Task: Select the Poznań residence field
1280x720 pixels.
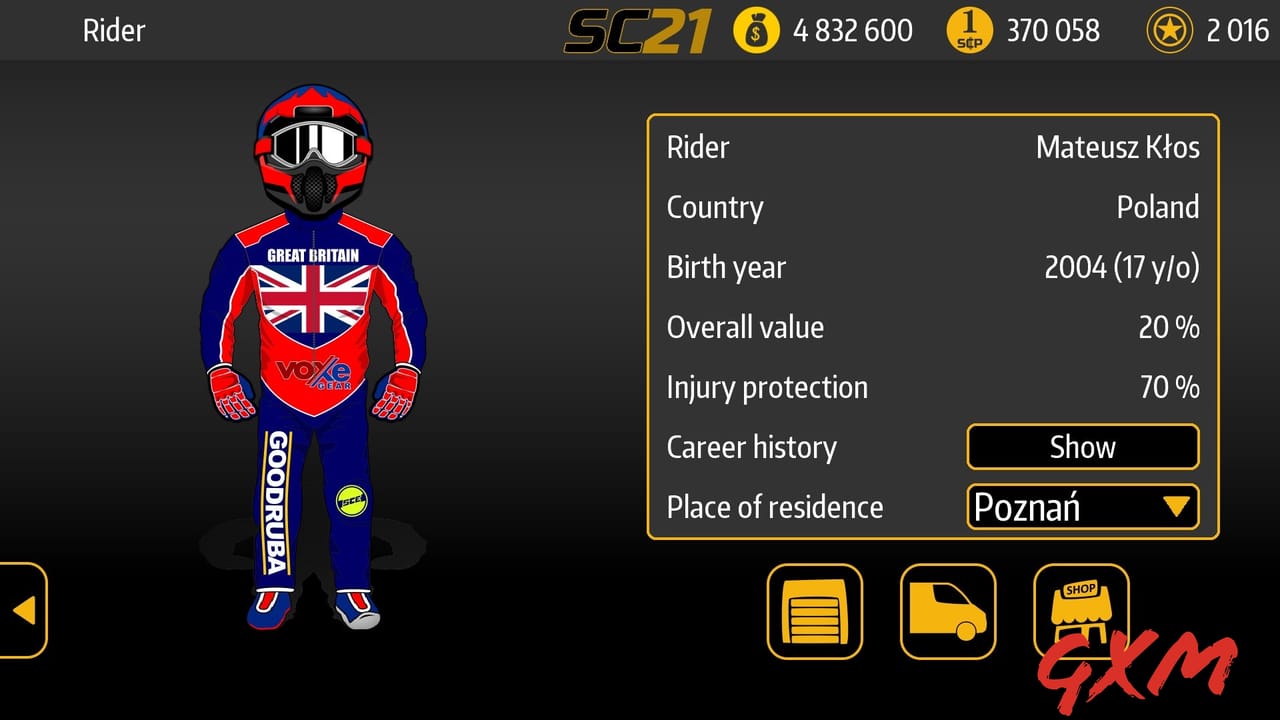Action: [1040, 507]
